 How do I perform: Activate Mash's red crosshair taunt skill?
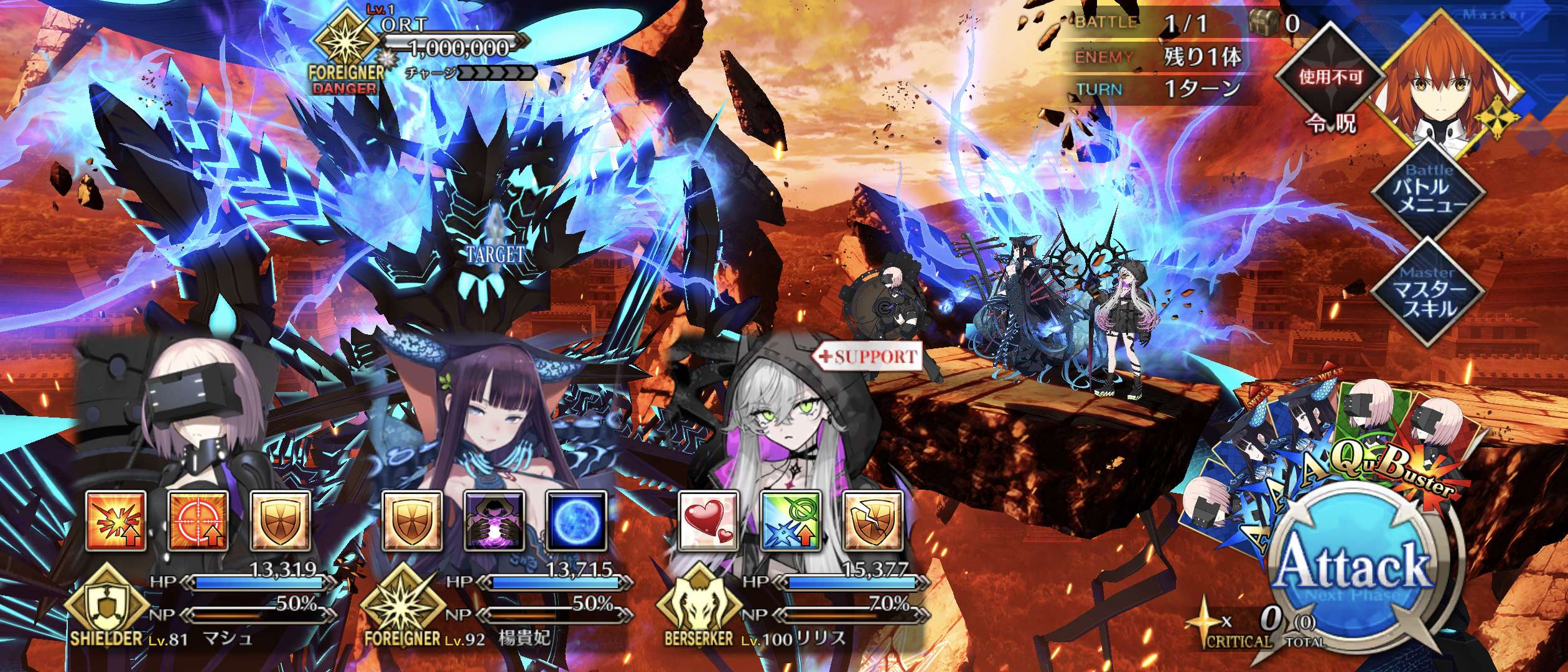tap(198, 521)
